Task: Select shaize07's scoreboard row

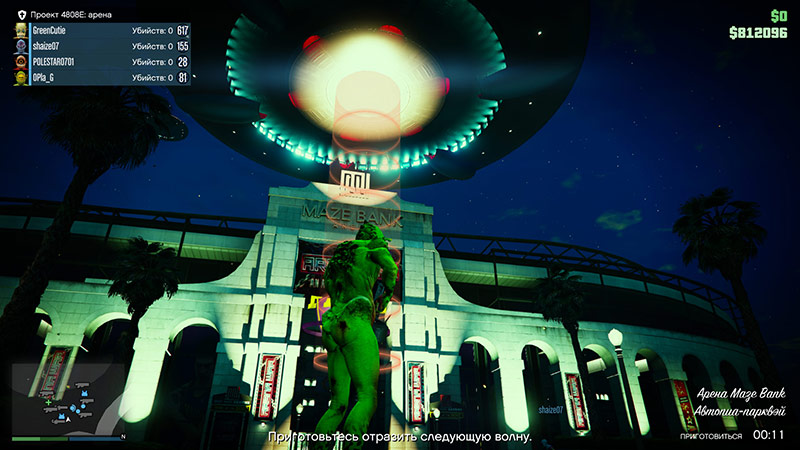Action: (x=102, y=46)
